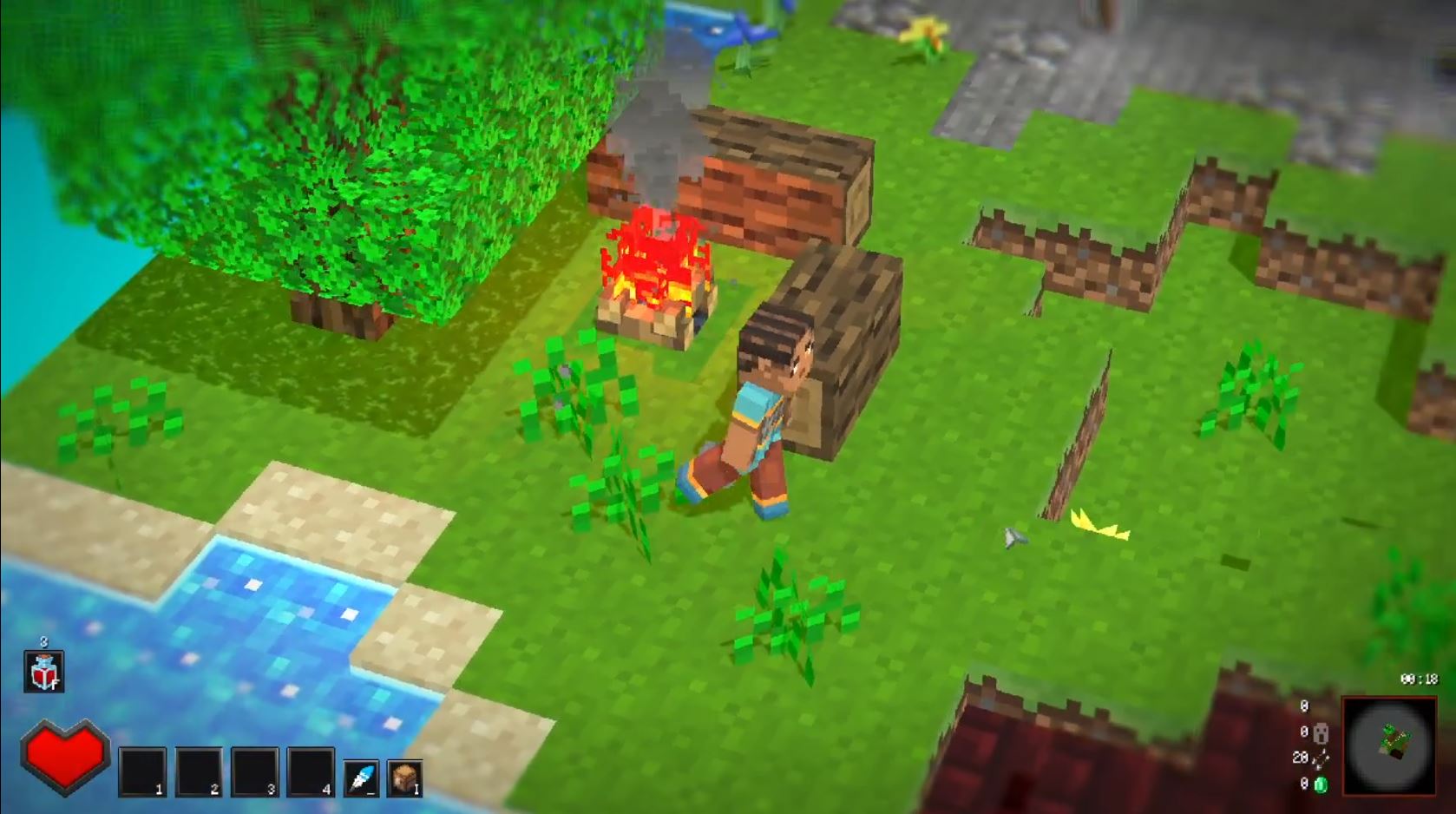Click the yellow flower near the stone path
The image size is (1456, 814).
click(926, 35)
